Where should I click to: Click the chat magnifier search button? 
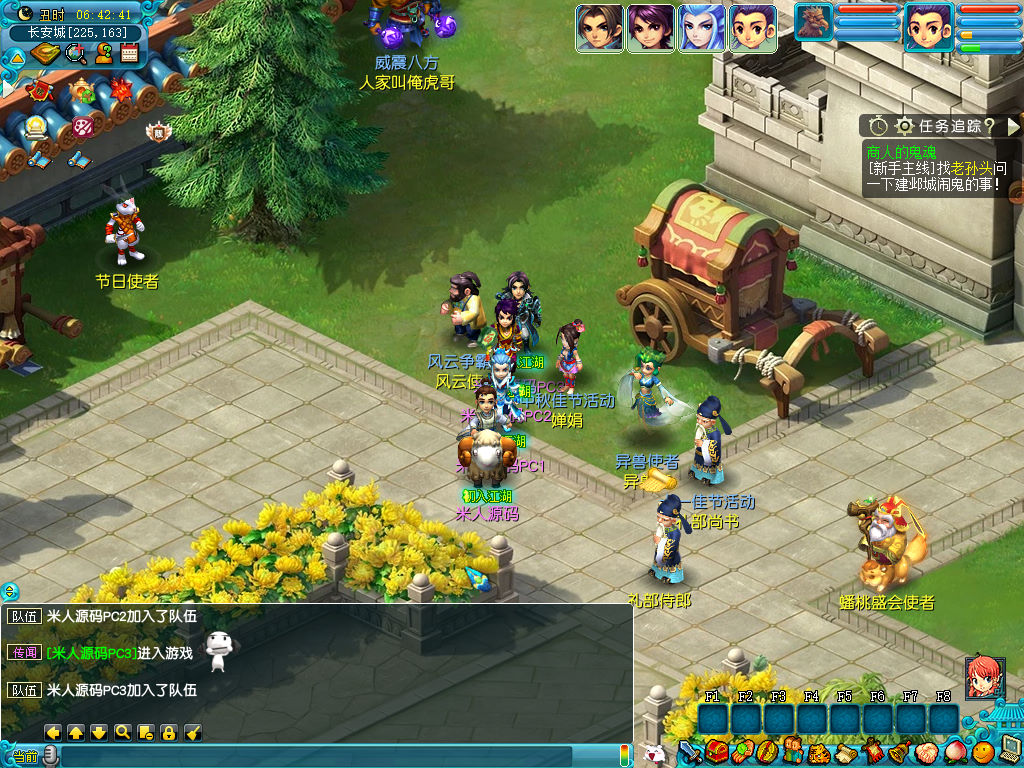click(x=122, y=732)
